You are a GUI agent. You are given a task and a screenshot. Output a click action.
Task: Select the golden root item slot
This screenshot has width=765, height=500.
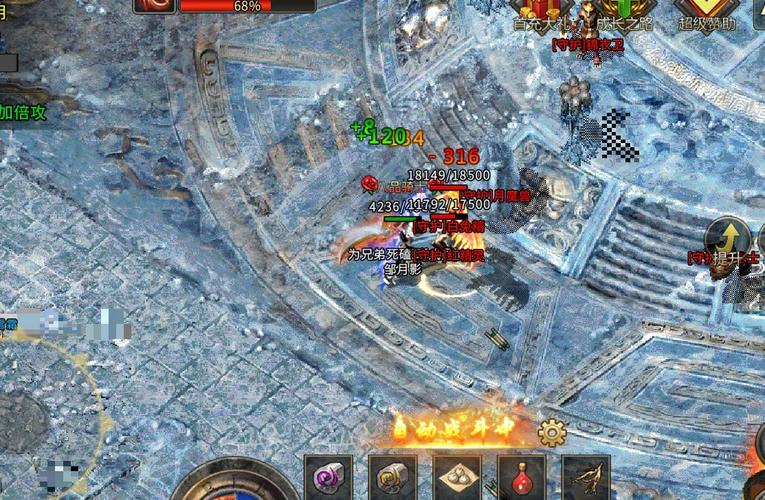[586, 478]
